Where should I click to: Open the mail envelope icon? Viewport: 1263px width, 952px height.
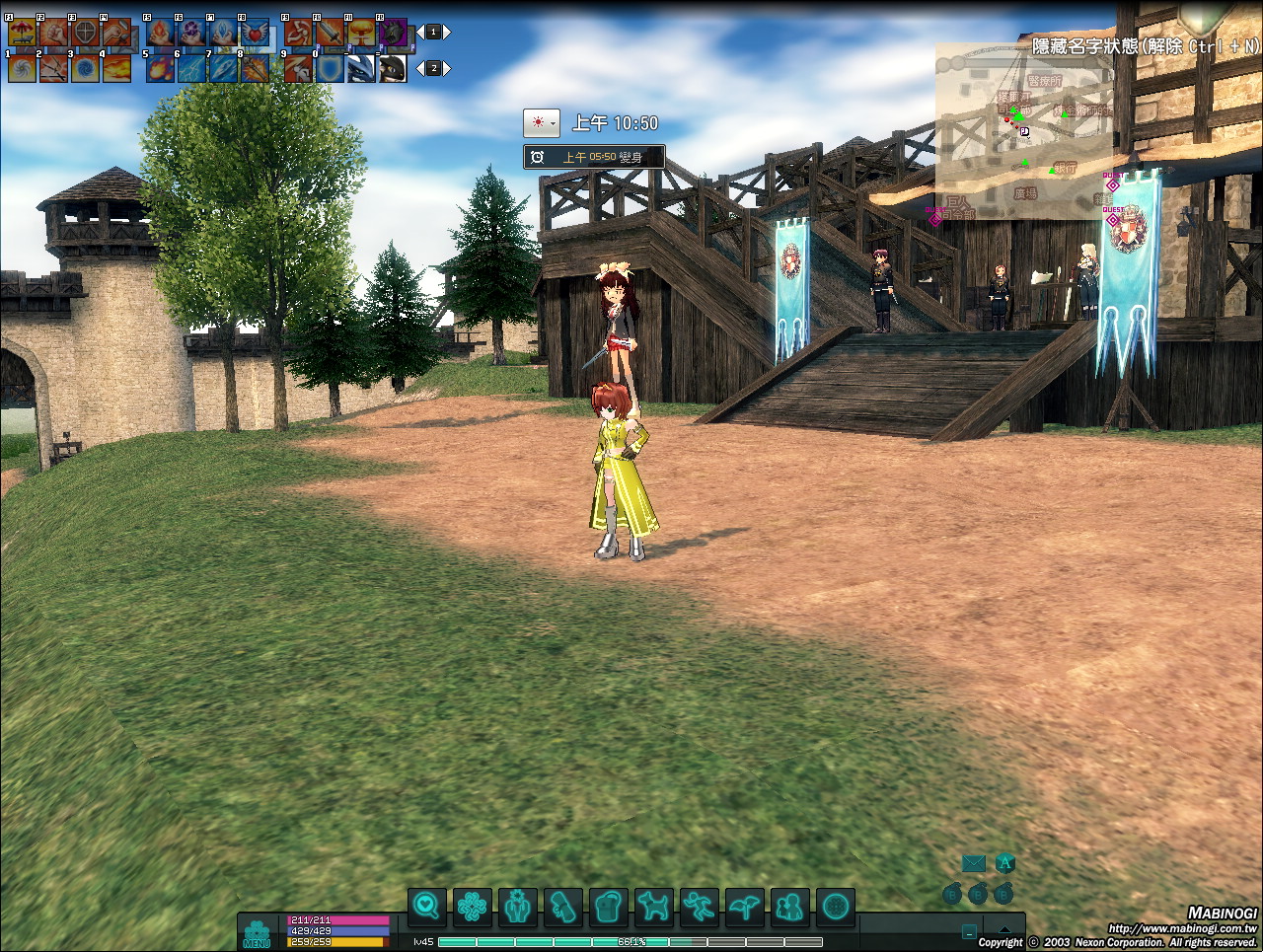pyautogui.click(x=974, y=864)
